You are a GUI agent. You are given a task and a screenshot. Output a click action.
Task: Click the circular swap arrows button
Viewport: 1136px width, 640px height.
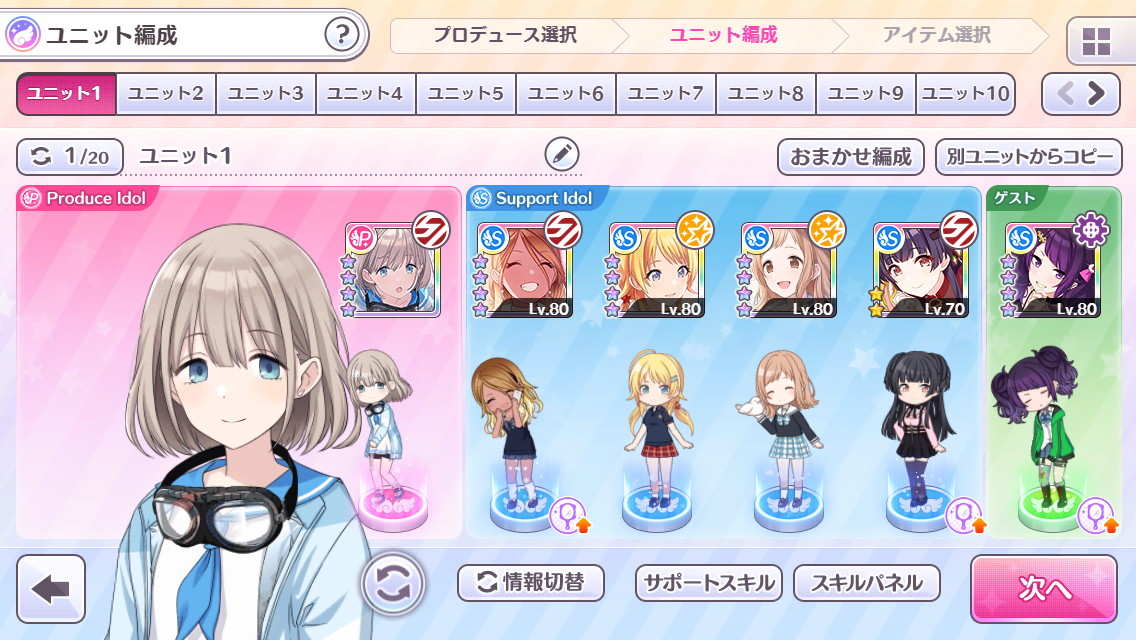click(393, 583)
